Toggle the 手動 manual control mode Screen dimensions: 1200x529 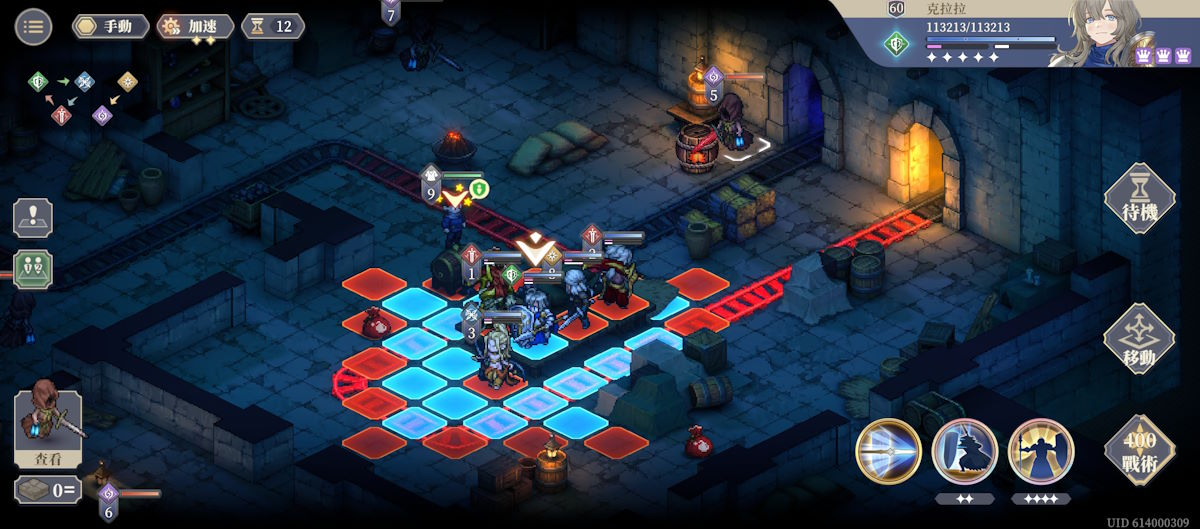pyautogui.click(x=110, y=26)
